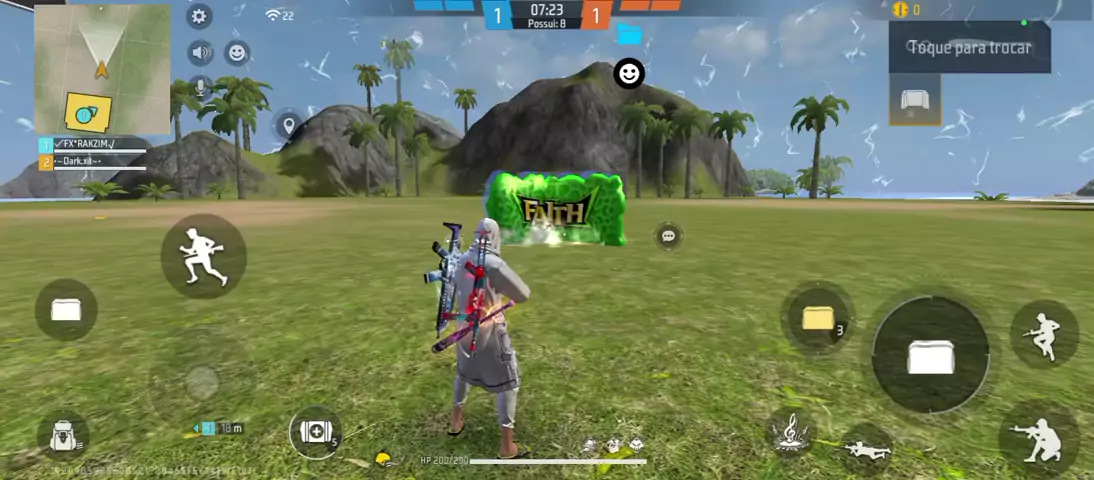
Task: Open the settings gear icon
Action: tap(199, 16)
